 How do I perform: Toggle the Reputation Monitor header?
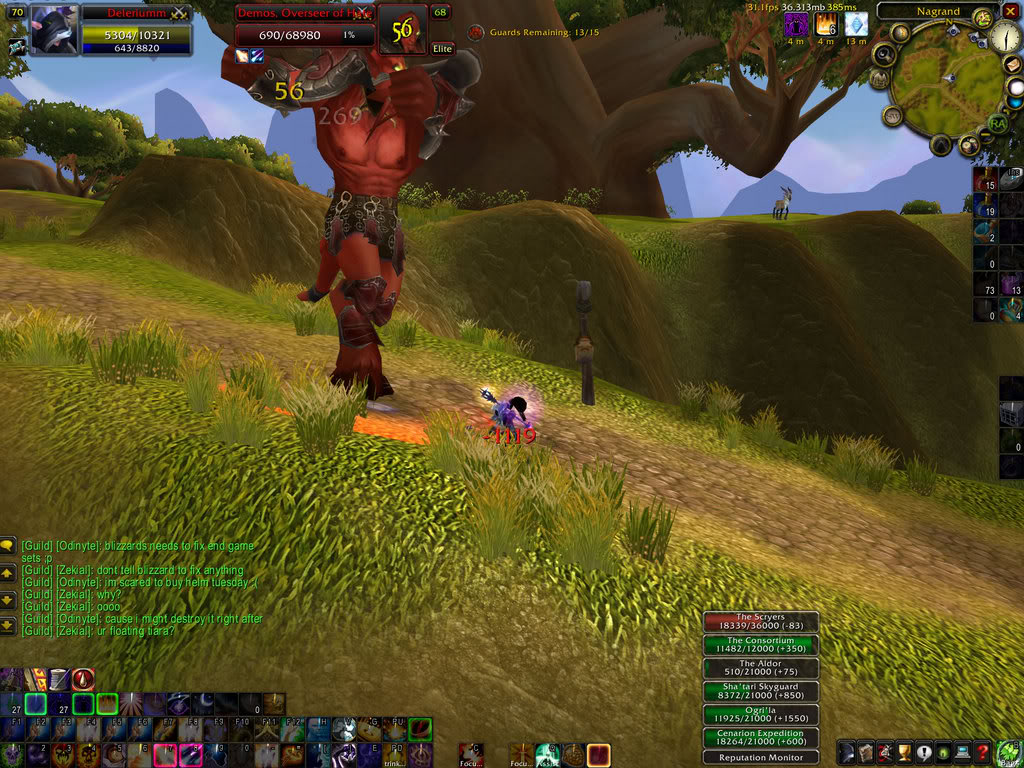coord(760,758)
